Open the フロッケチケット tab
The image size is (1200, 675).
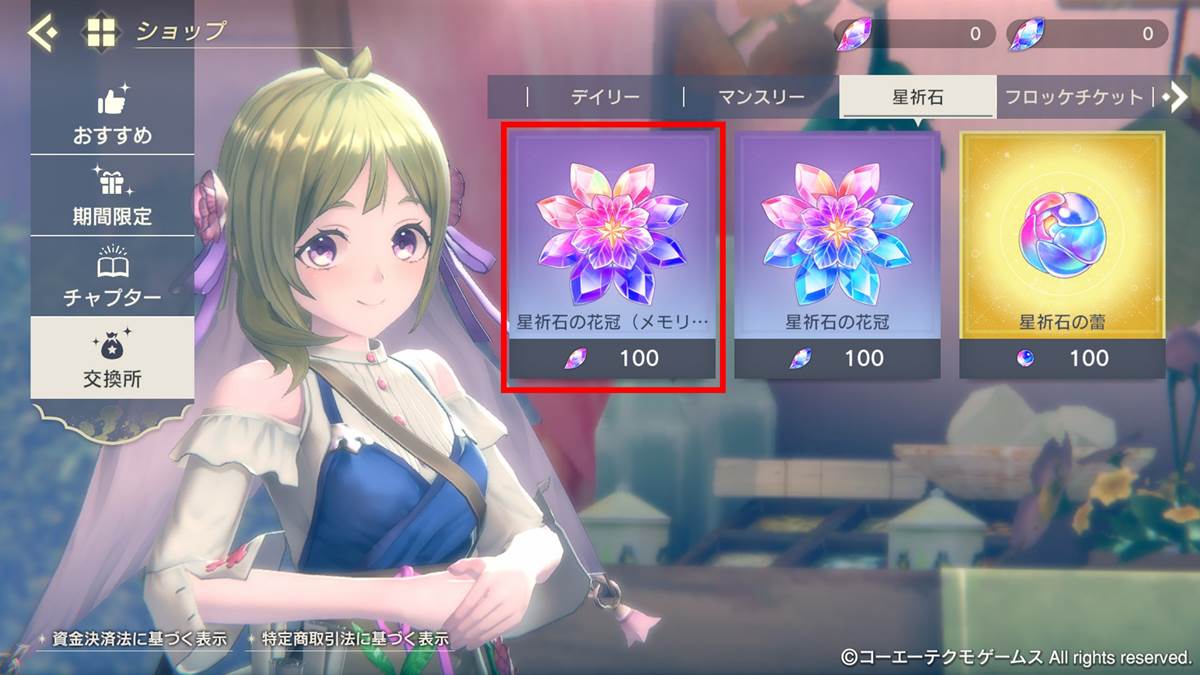click(x=1074, y=98)
